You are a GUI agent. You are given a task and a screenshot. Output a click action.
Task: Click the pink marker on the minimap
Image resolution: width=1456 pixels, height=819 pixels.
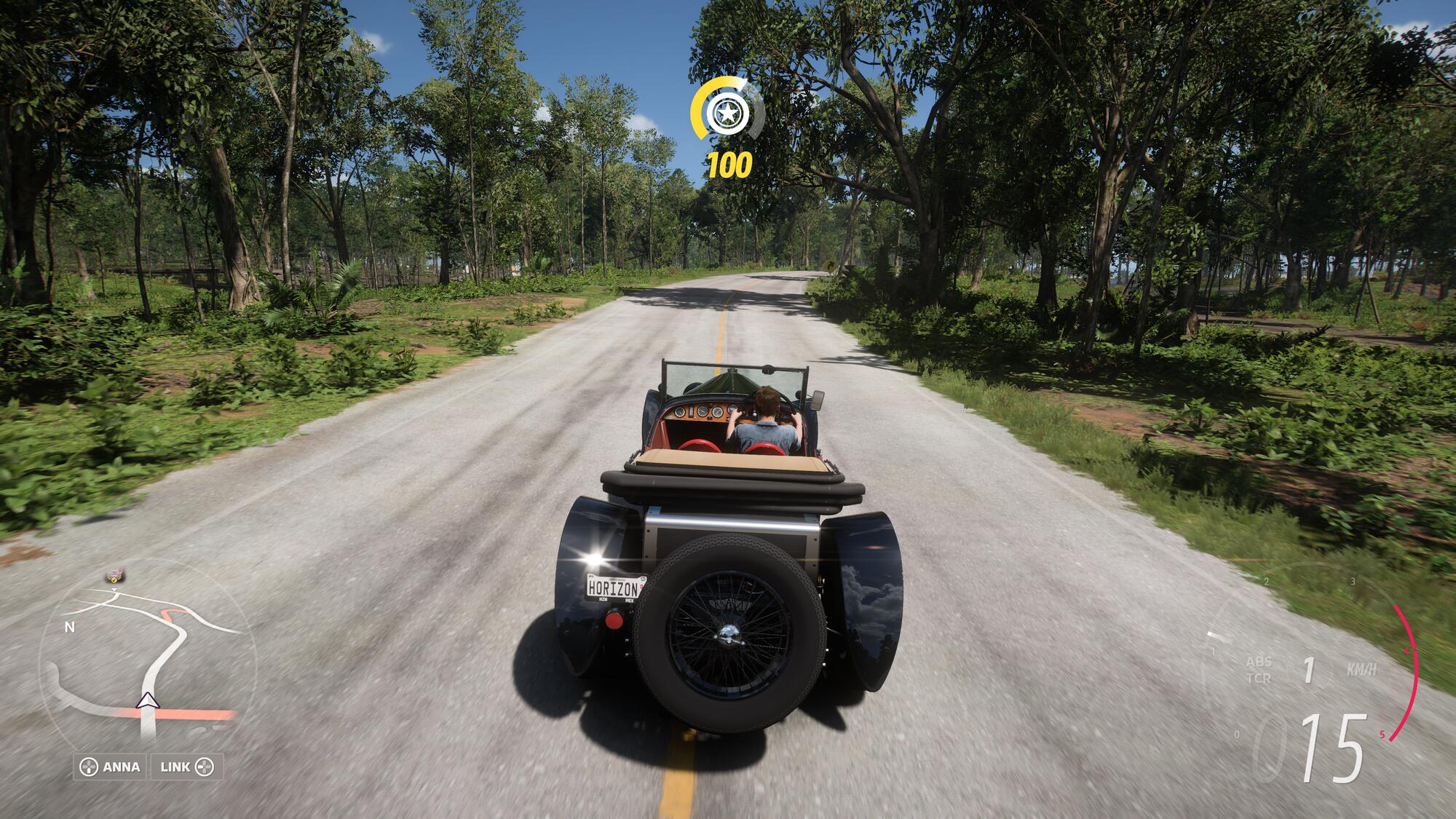pos(114,576)
